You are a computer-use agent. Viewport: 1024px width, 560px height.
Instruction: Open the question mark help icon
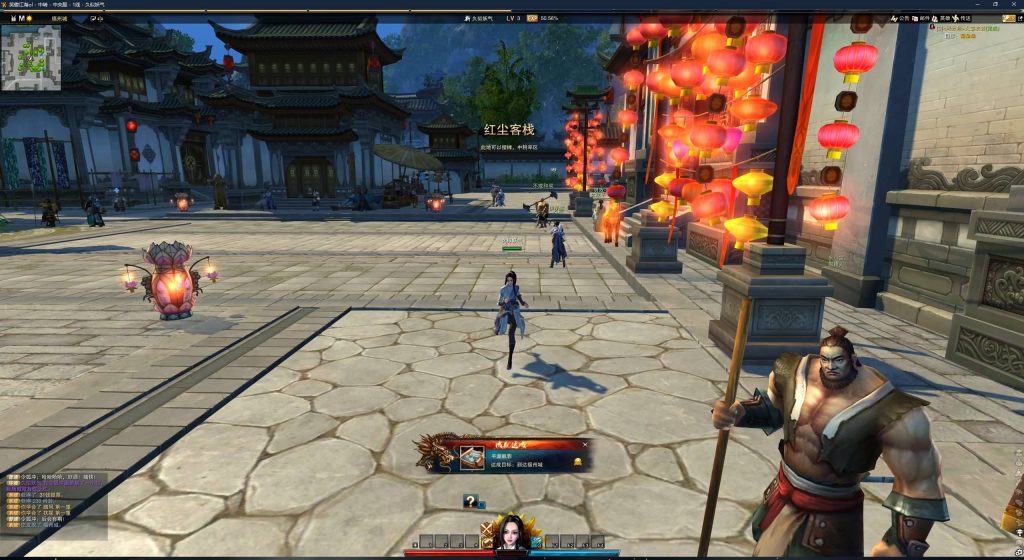tap(469, 502)
